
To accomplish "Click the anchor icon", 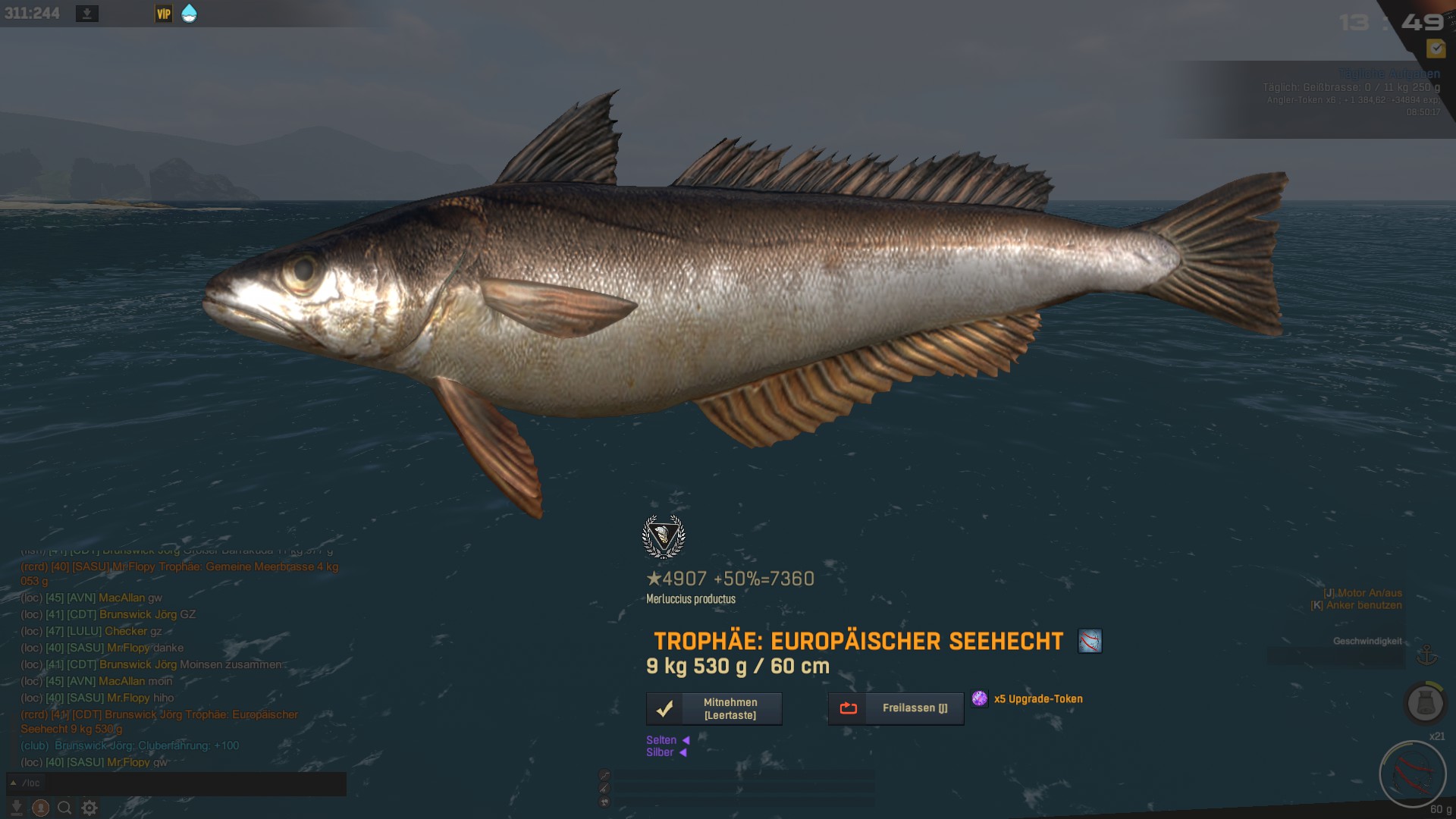I will (1427, 654).
